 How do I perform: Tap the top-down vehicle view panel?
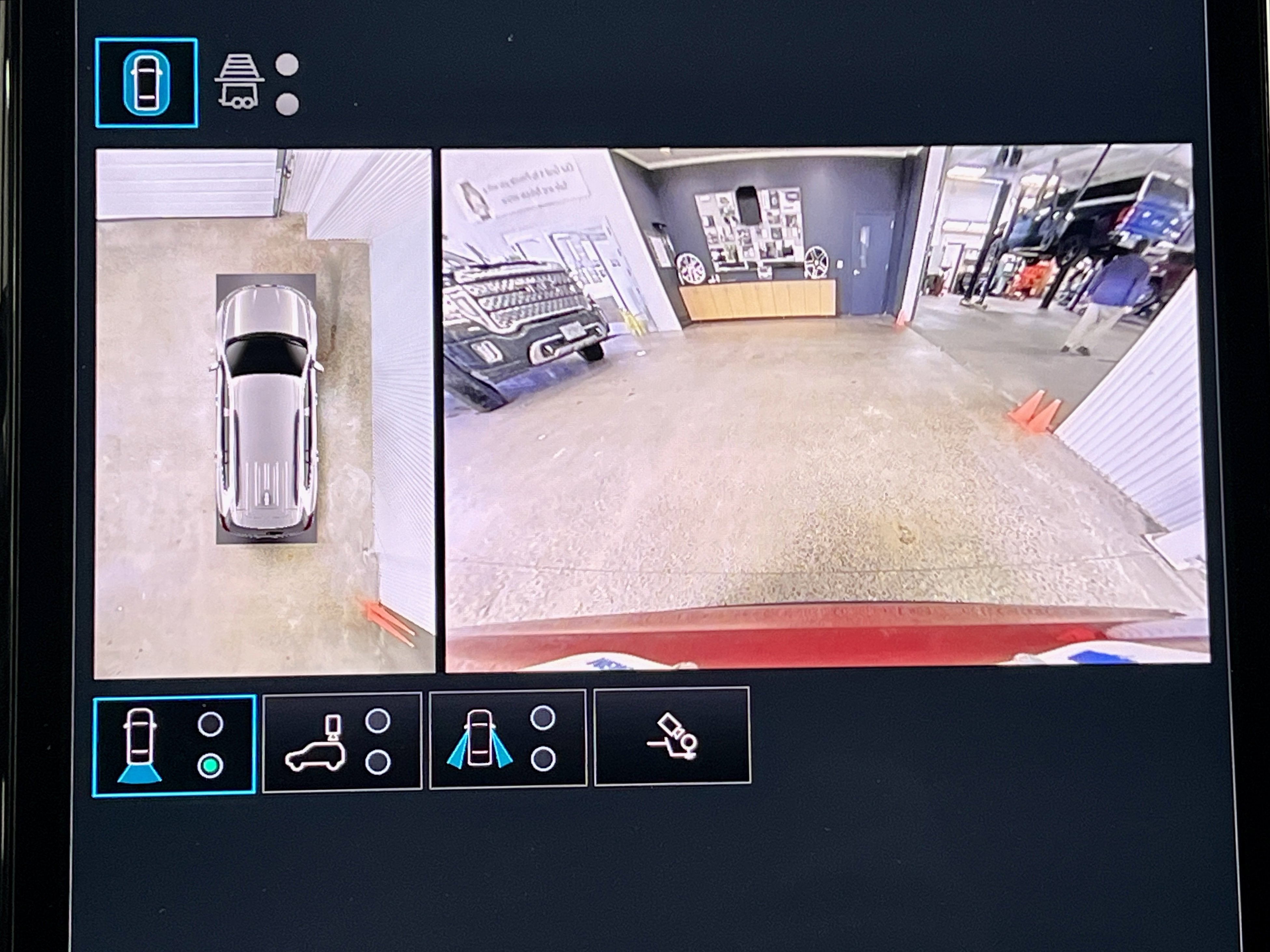tap(264, 413)
